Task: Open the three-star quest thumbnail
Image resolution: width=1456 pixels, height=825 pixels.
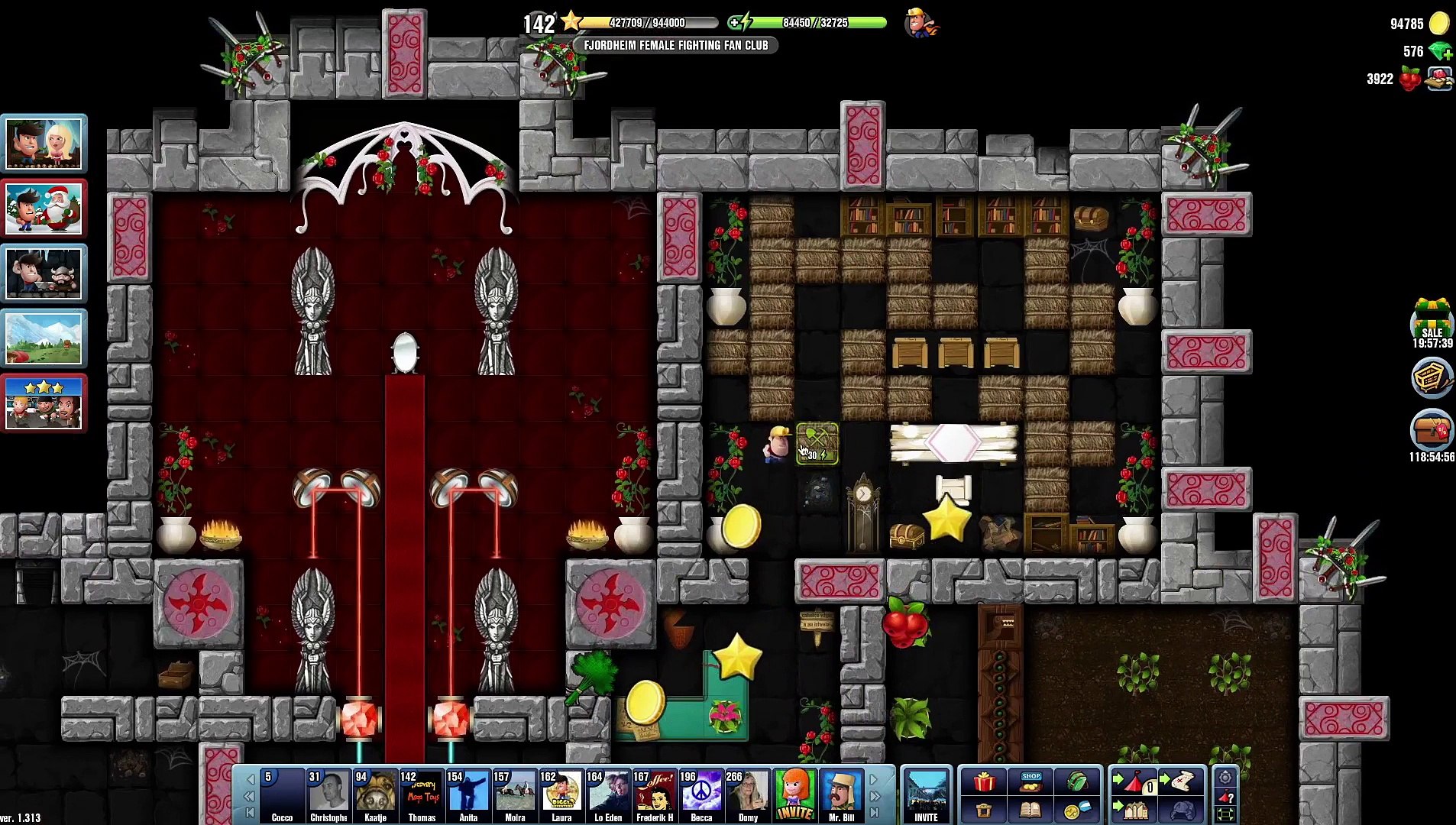Action: click(x=44, y=403)
